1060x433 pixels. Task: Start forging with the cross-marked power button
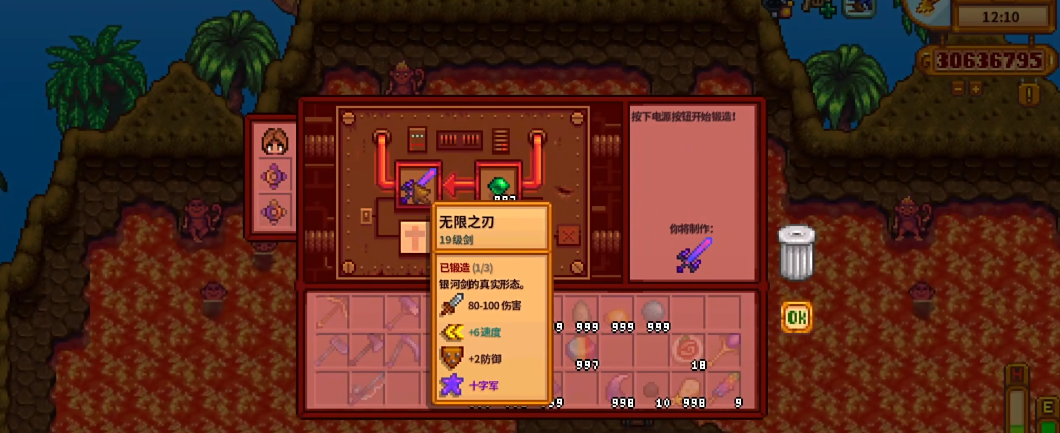click(x=413, y=237)
